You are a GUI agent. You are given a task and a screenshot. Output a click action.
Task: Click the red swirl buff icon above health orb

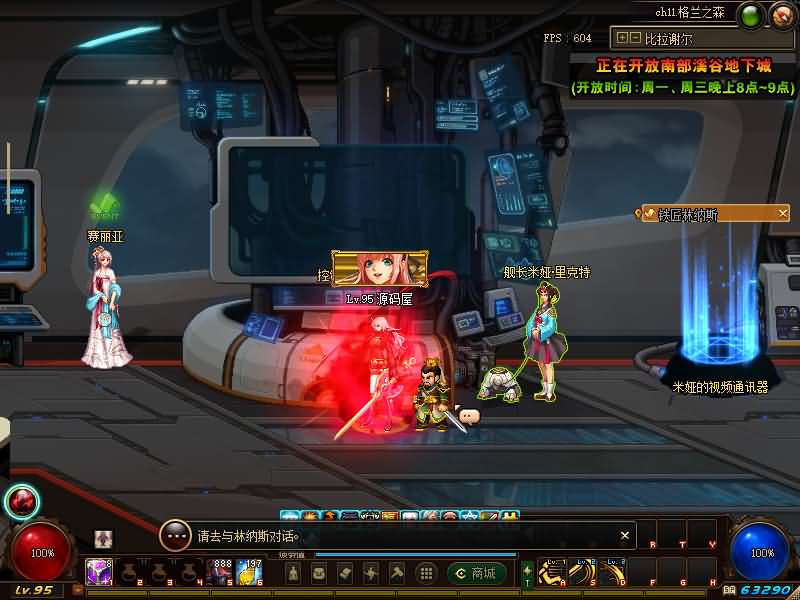click(21, 500)
